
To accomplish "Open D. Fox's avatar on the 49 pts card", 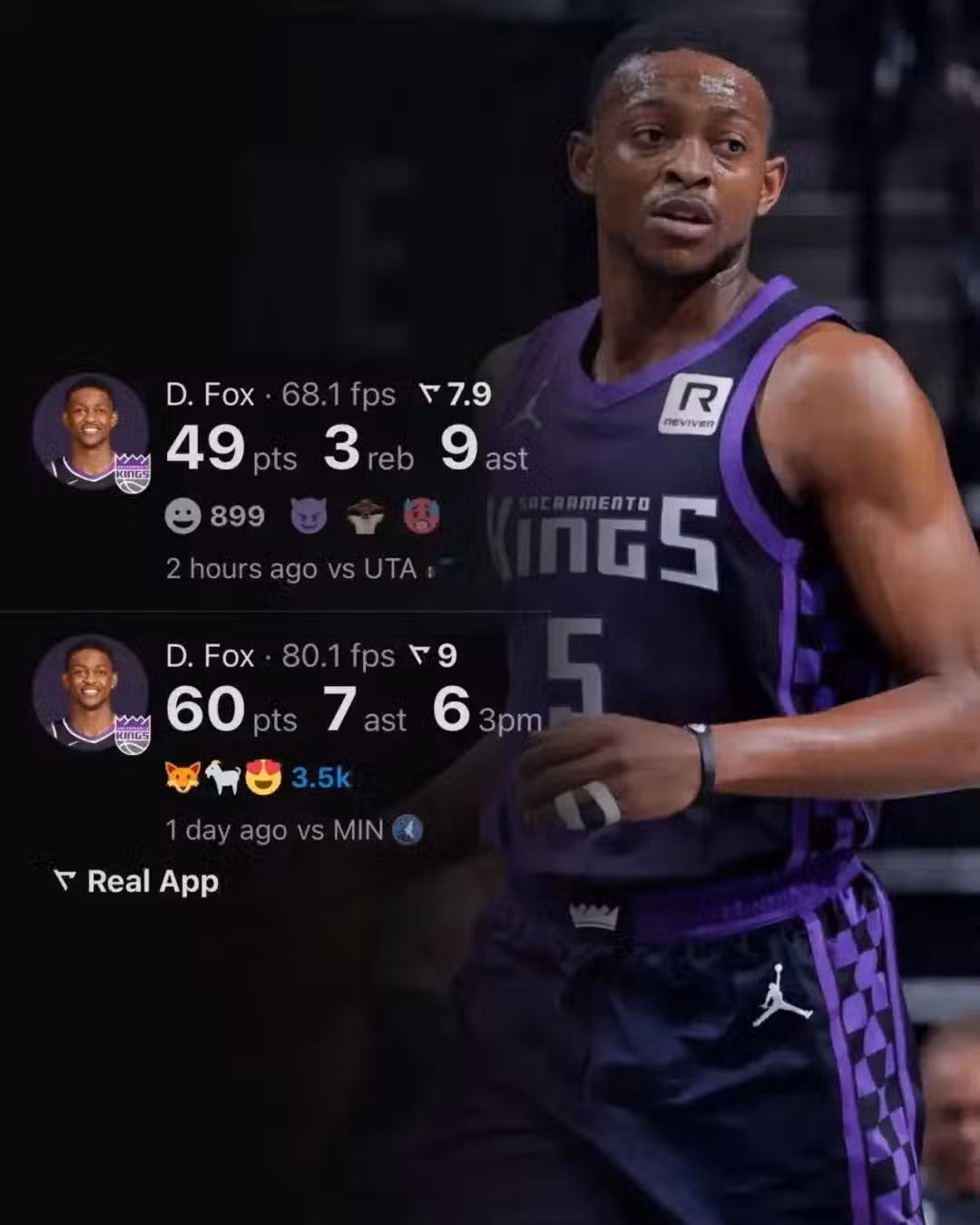I will pos(91,434).
